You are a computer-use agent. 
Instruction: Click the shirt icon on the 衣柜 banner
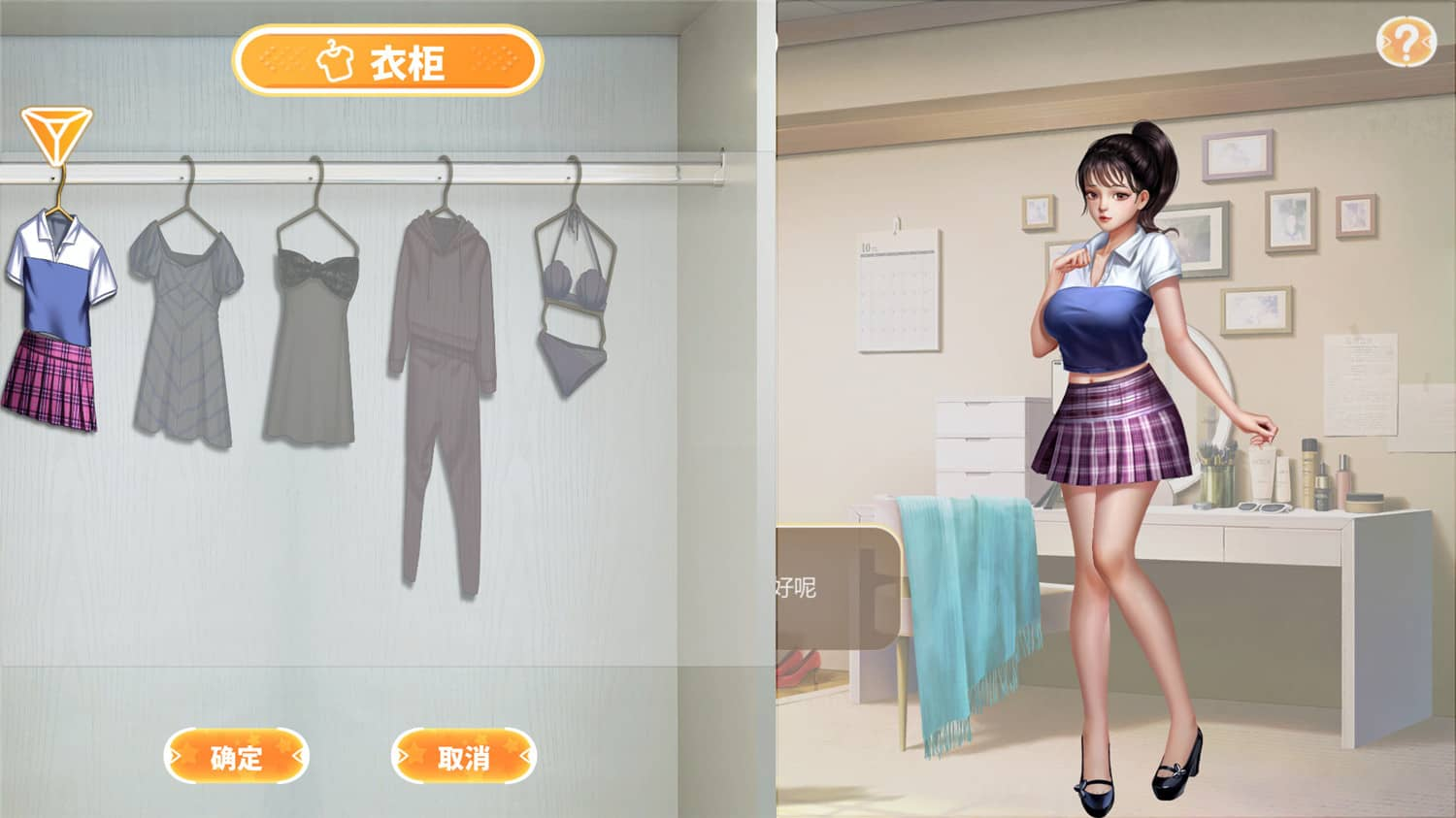[337, 61]
